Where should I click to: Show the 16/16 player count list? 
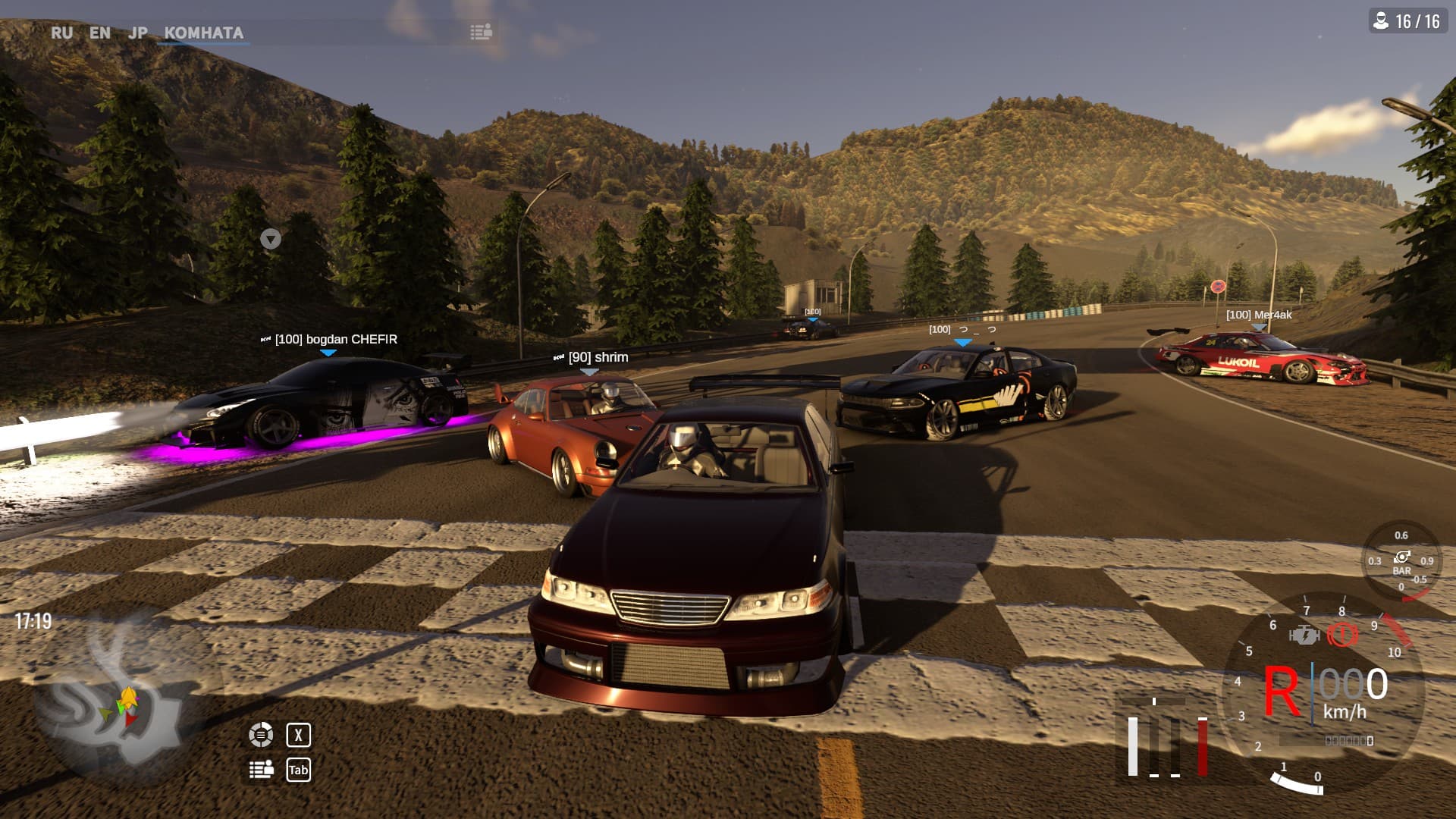pyautogui.click(x=1407, y=20)
